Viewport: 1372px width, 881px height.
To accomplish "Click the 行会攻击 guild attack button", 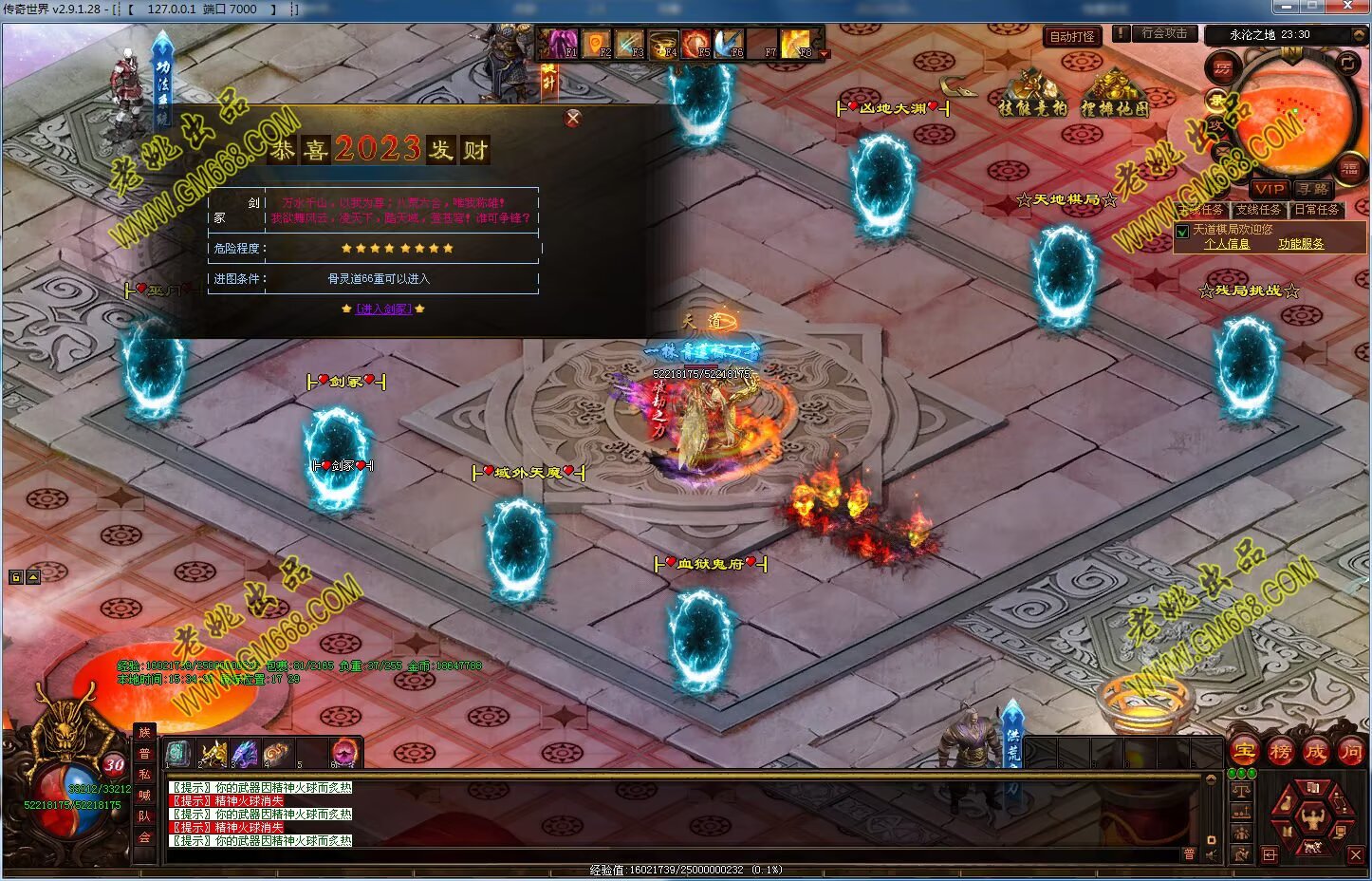I will click(x=1163, y=33).
